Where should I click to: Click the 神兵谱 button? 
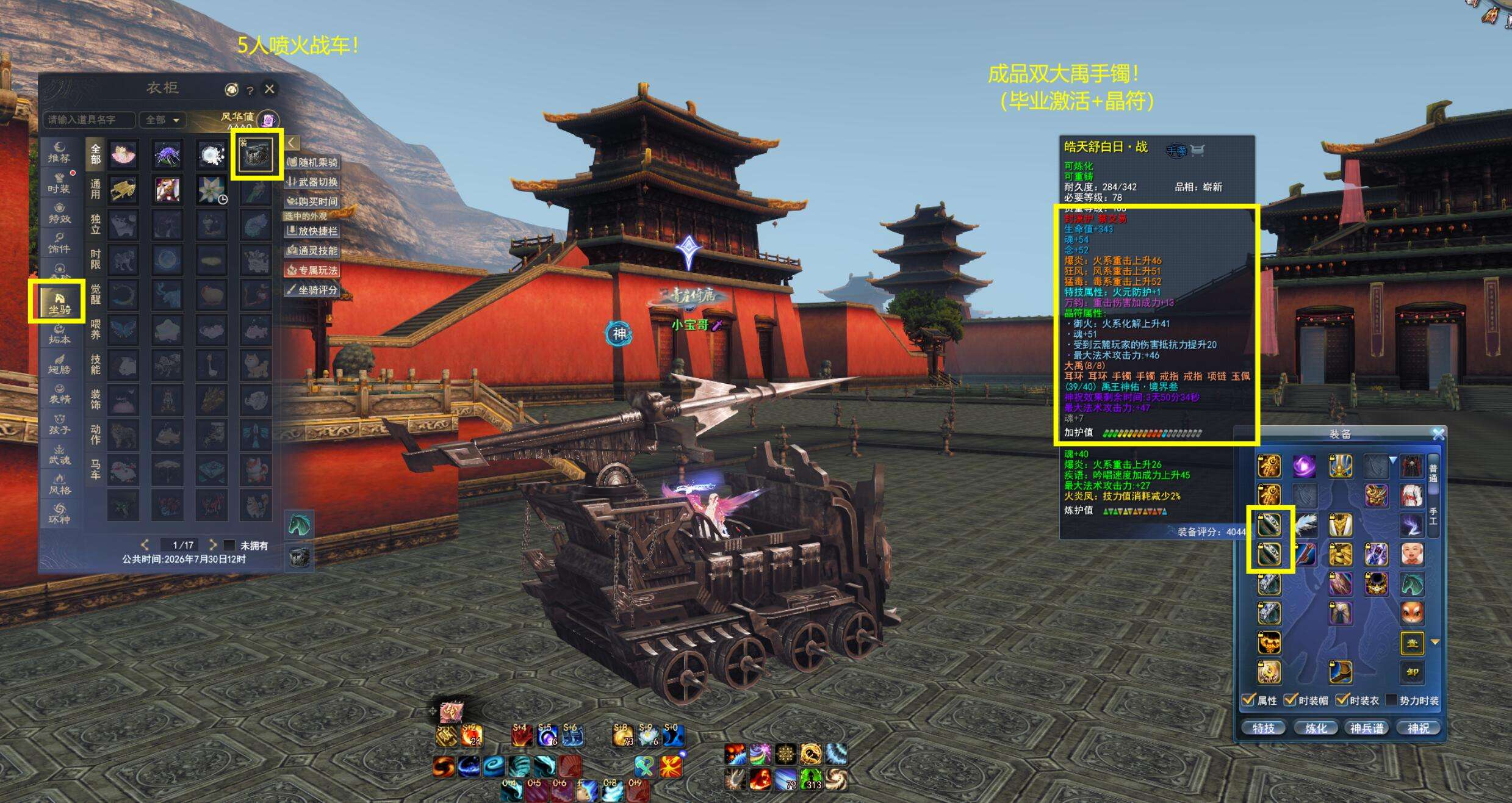[x=1367, y=728]
